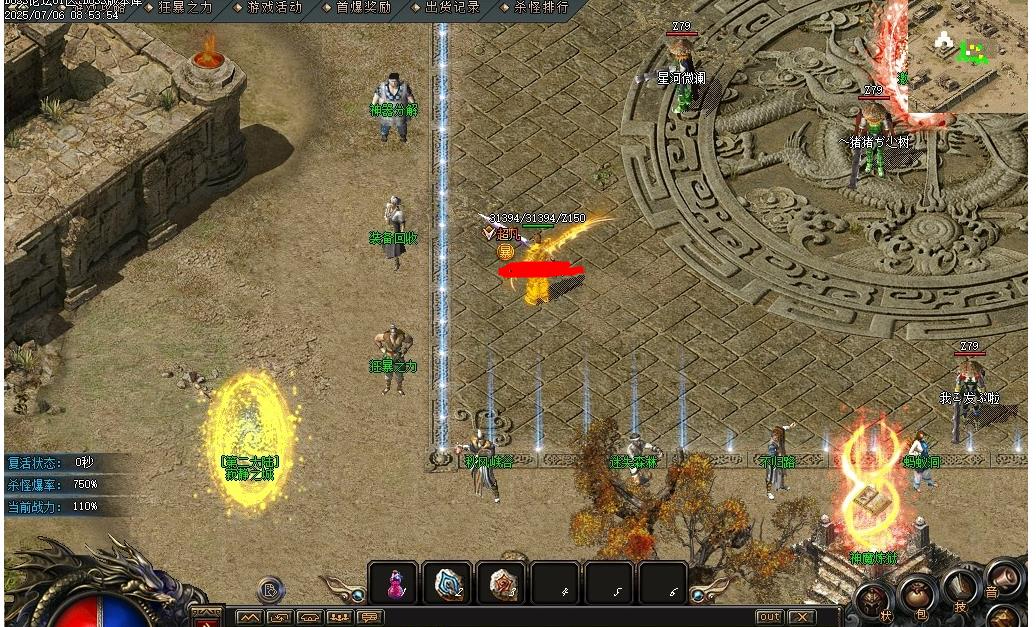
Task: Open the 杀怪排行 kill ranking
Action: coord(540,7)
